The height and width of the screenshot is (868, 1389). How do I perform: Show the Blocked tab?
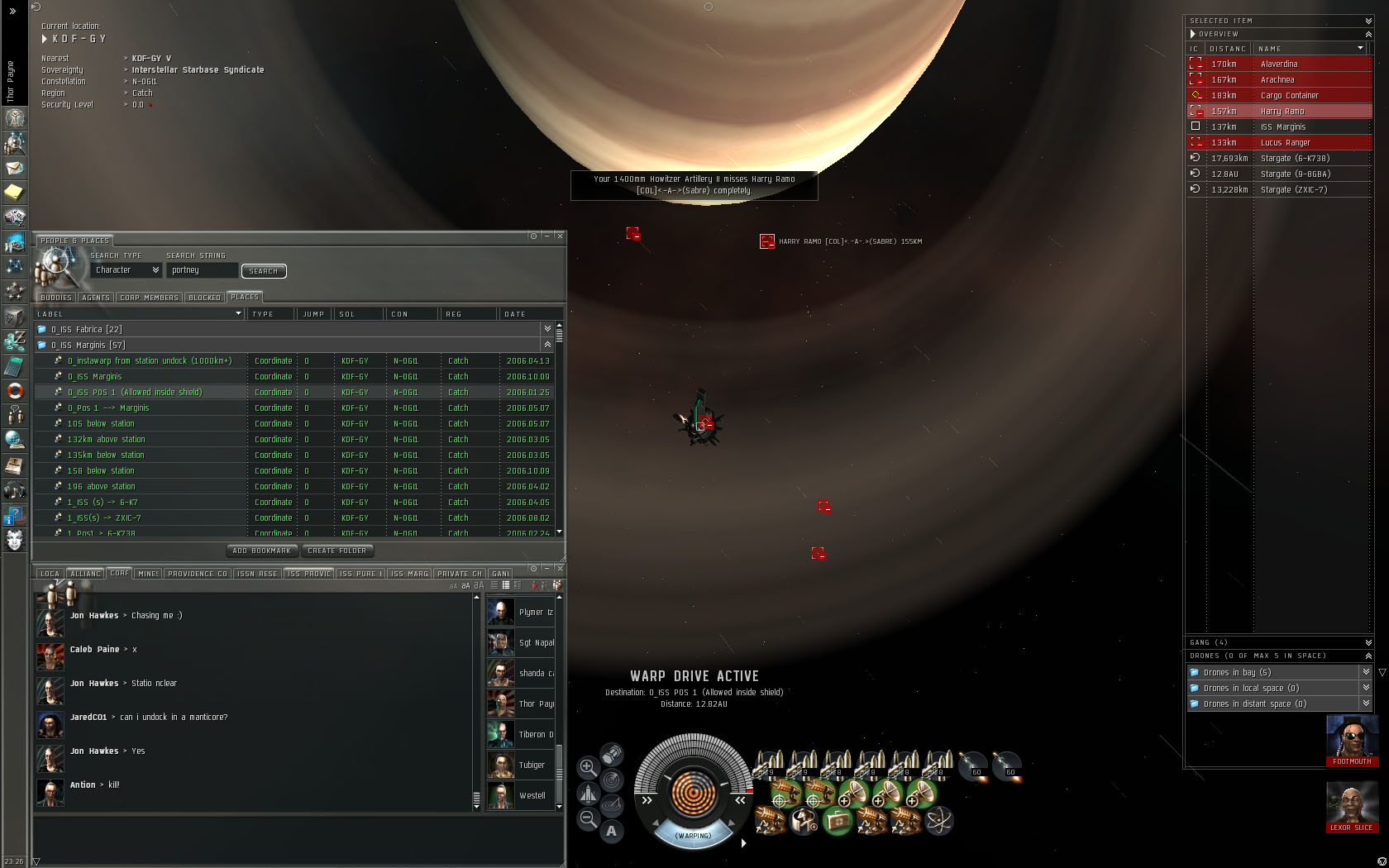click(204, 298)
